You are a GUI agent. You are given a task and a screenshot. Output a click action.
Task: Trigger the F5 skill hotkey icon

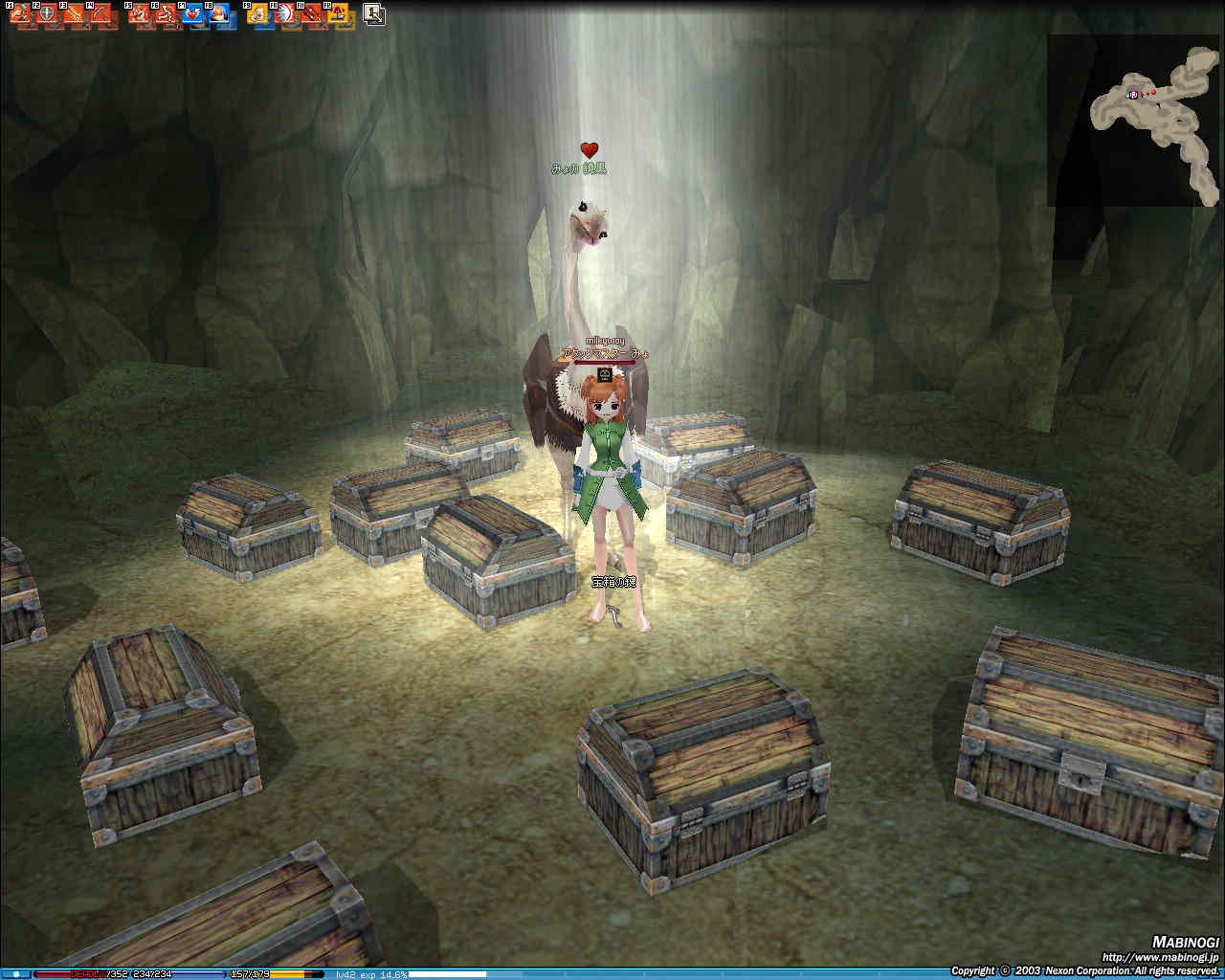(x=139, y=15)
